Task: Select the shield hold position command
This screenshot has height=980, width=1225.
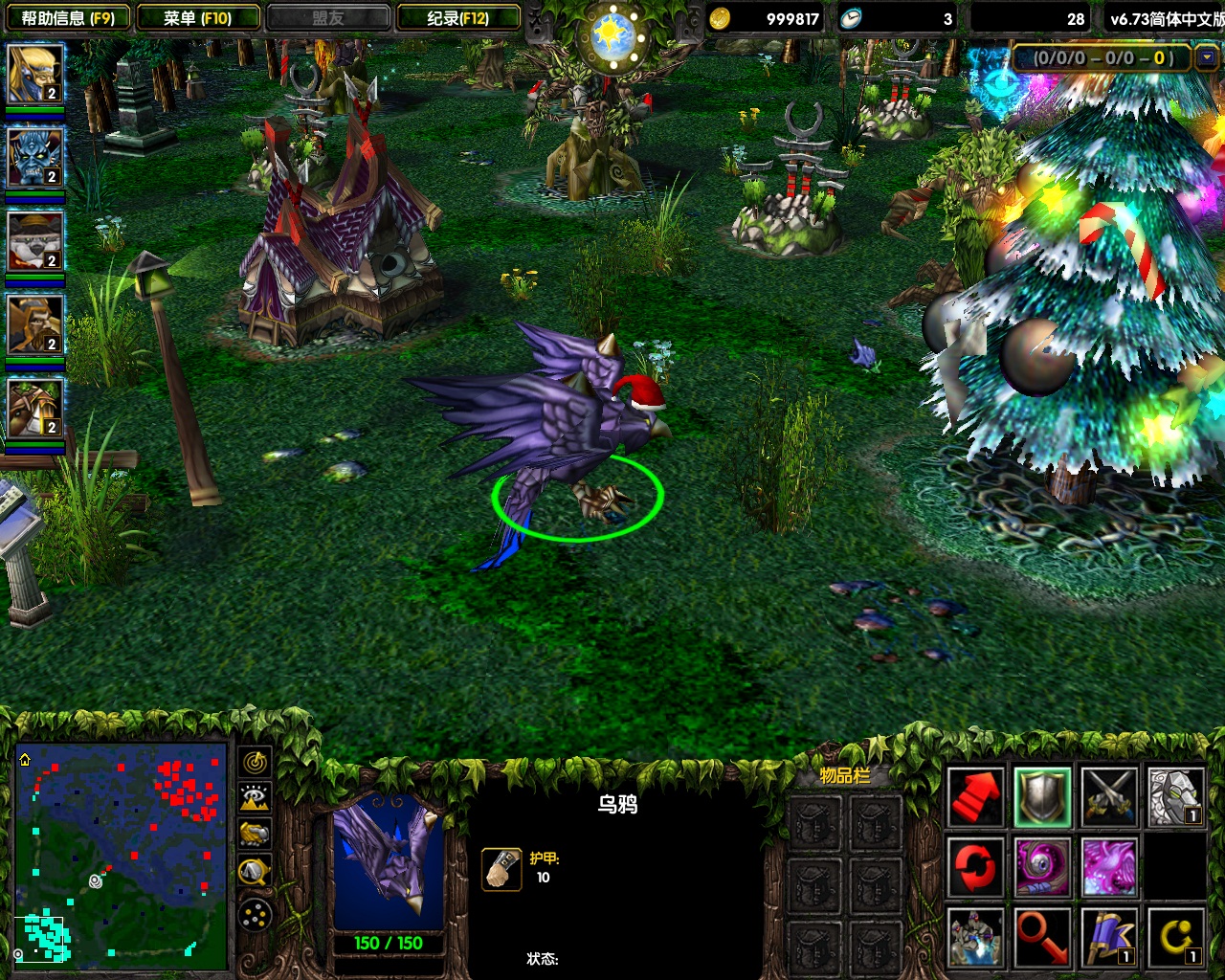Action: pos(1042,796)
